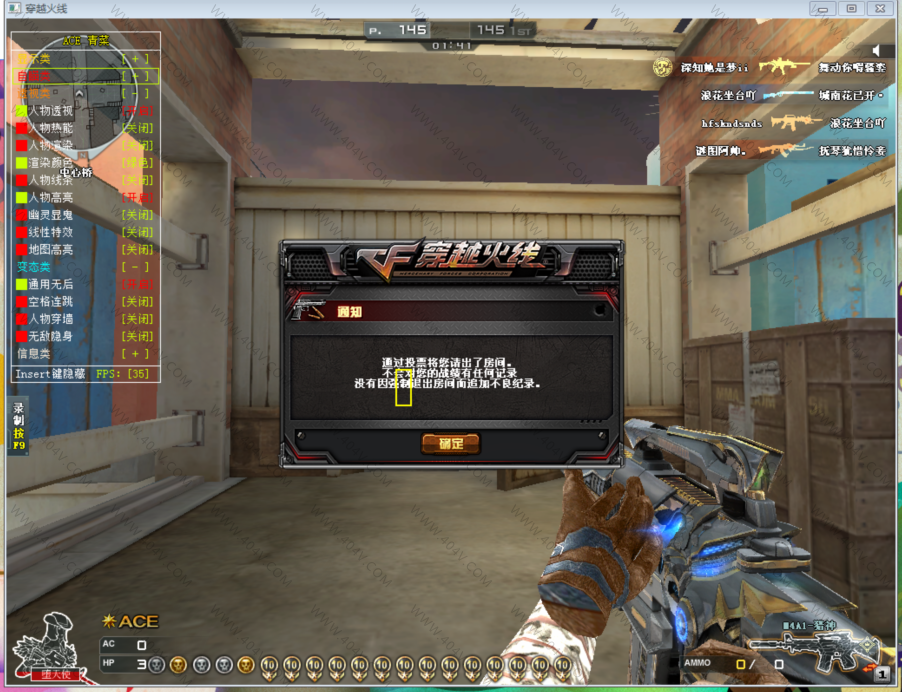Toggle the 无敌隐身 overlay option

coord(136,336)
